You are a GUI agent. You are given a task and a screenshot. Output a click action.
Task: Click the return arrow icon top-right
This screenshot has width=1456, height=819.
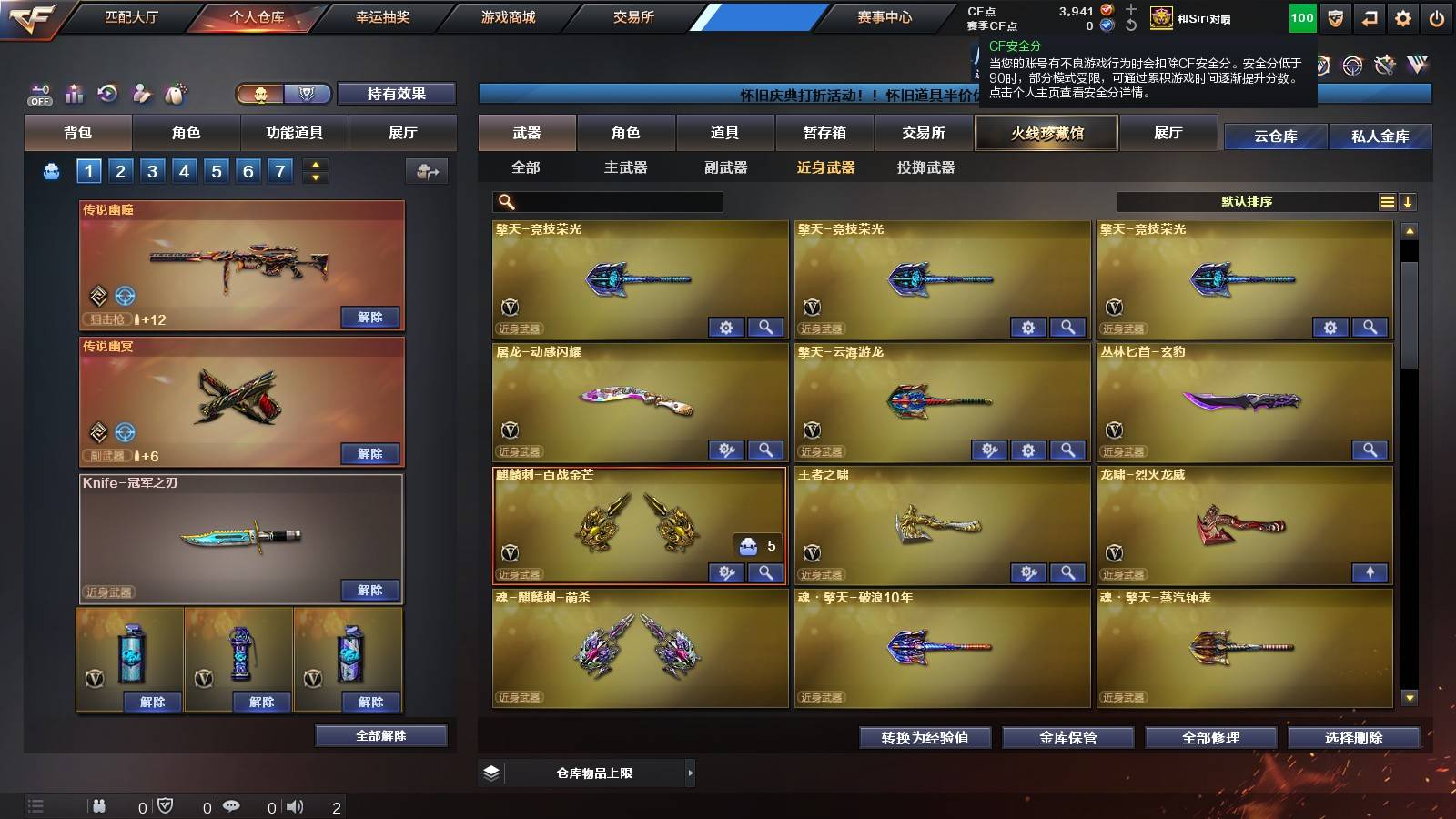coord(1369,16)
